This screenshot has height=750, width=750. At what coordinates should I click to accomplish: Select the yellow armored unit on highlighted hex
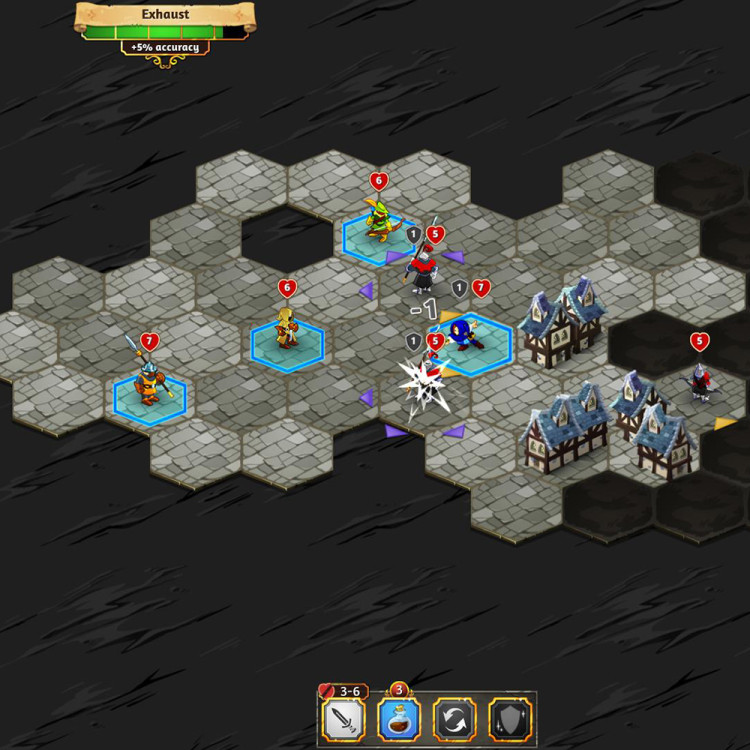click(x=287, y=332)
